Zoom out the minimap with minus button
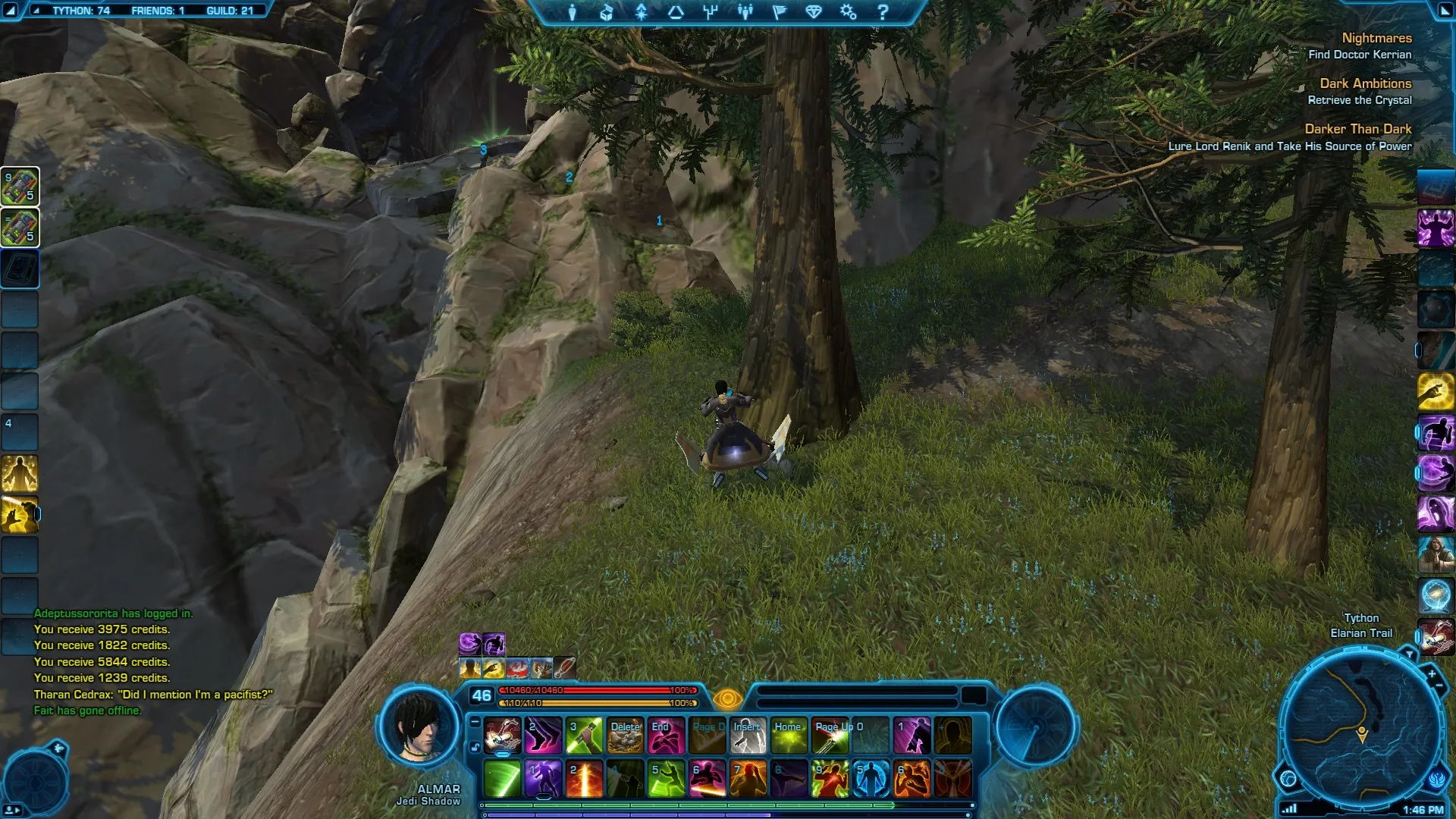 [1439, 686]
